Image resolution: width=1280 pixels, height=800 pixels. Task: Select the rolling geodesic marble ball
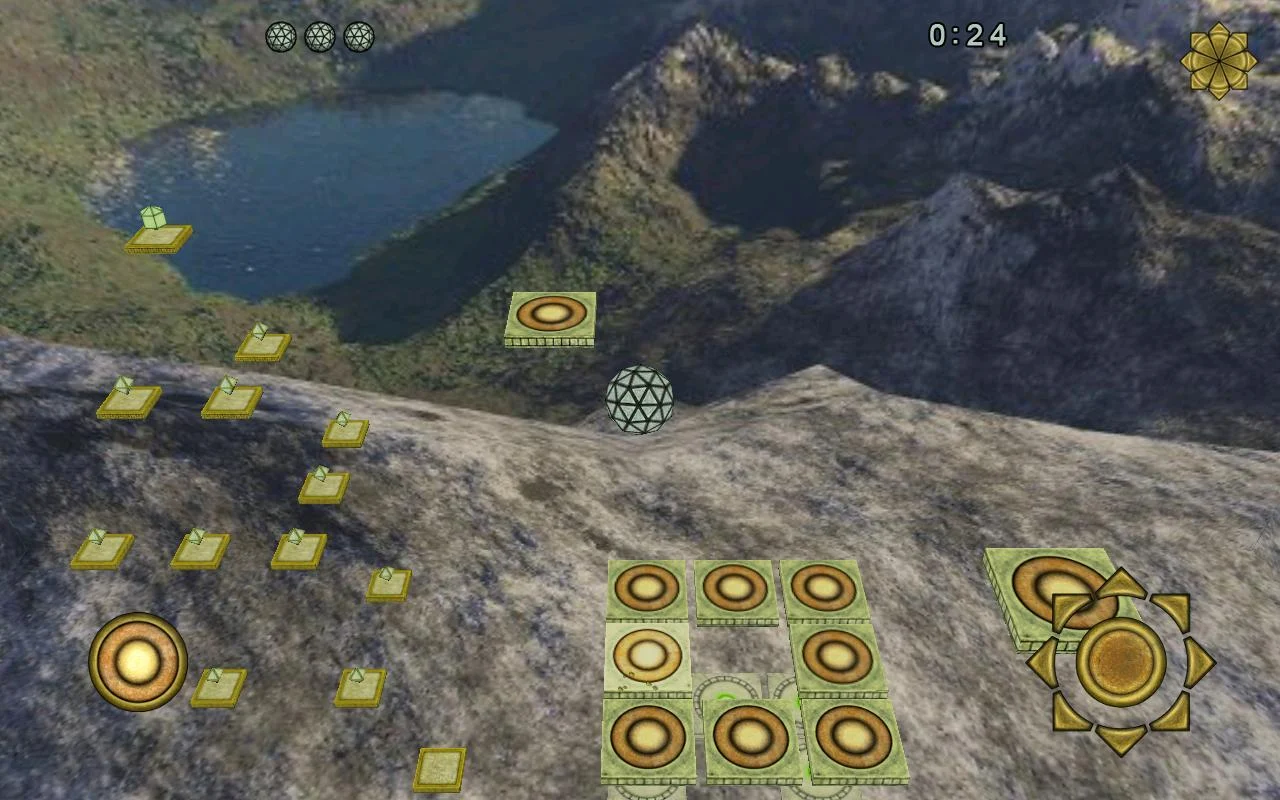pyautogui.click(x=639, y=398)
